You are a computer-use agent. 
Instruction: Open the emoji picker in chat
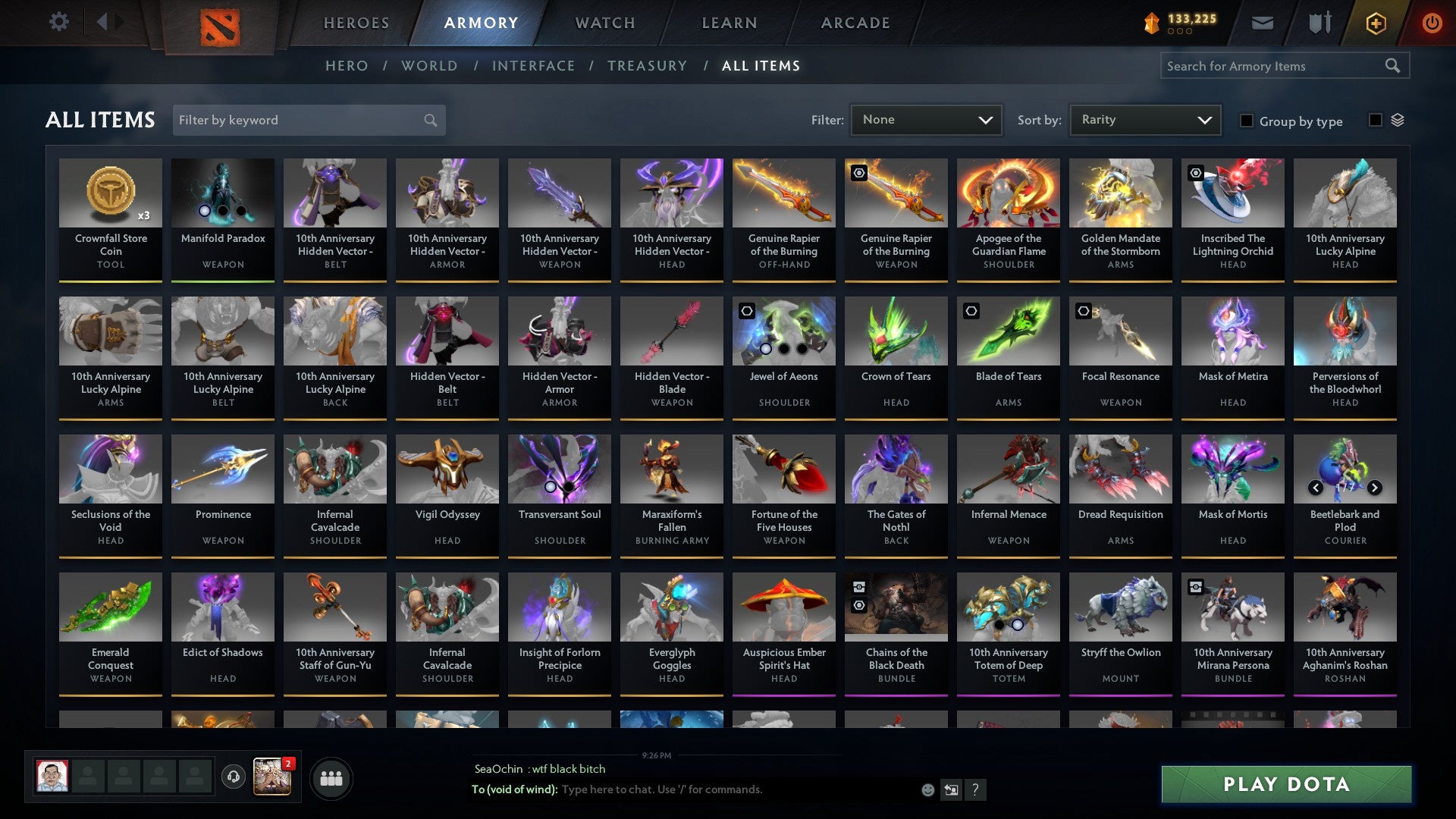[x=928, y=789]
